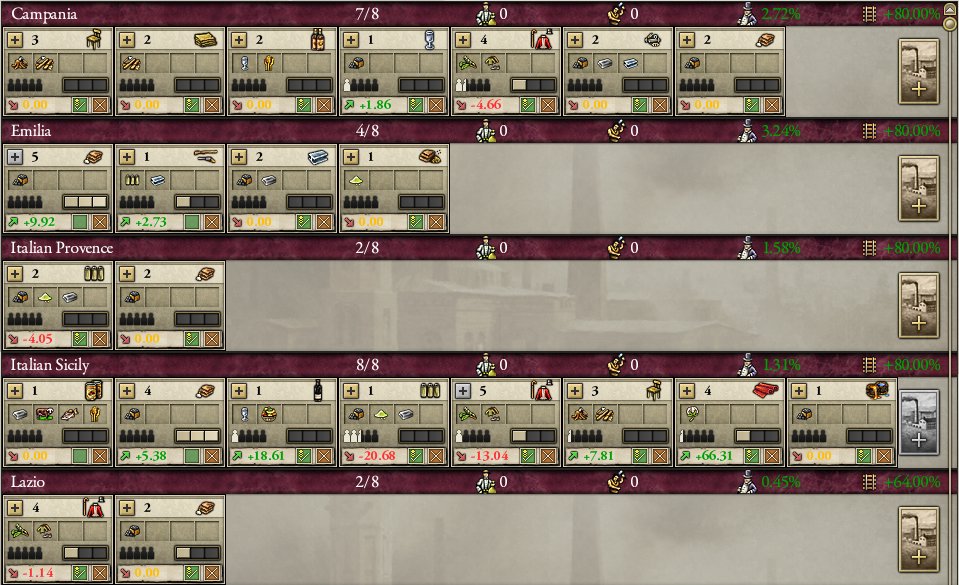Open the build factory button in Campania
This screenshot has width=959, height=585.
tap(918, 72)
